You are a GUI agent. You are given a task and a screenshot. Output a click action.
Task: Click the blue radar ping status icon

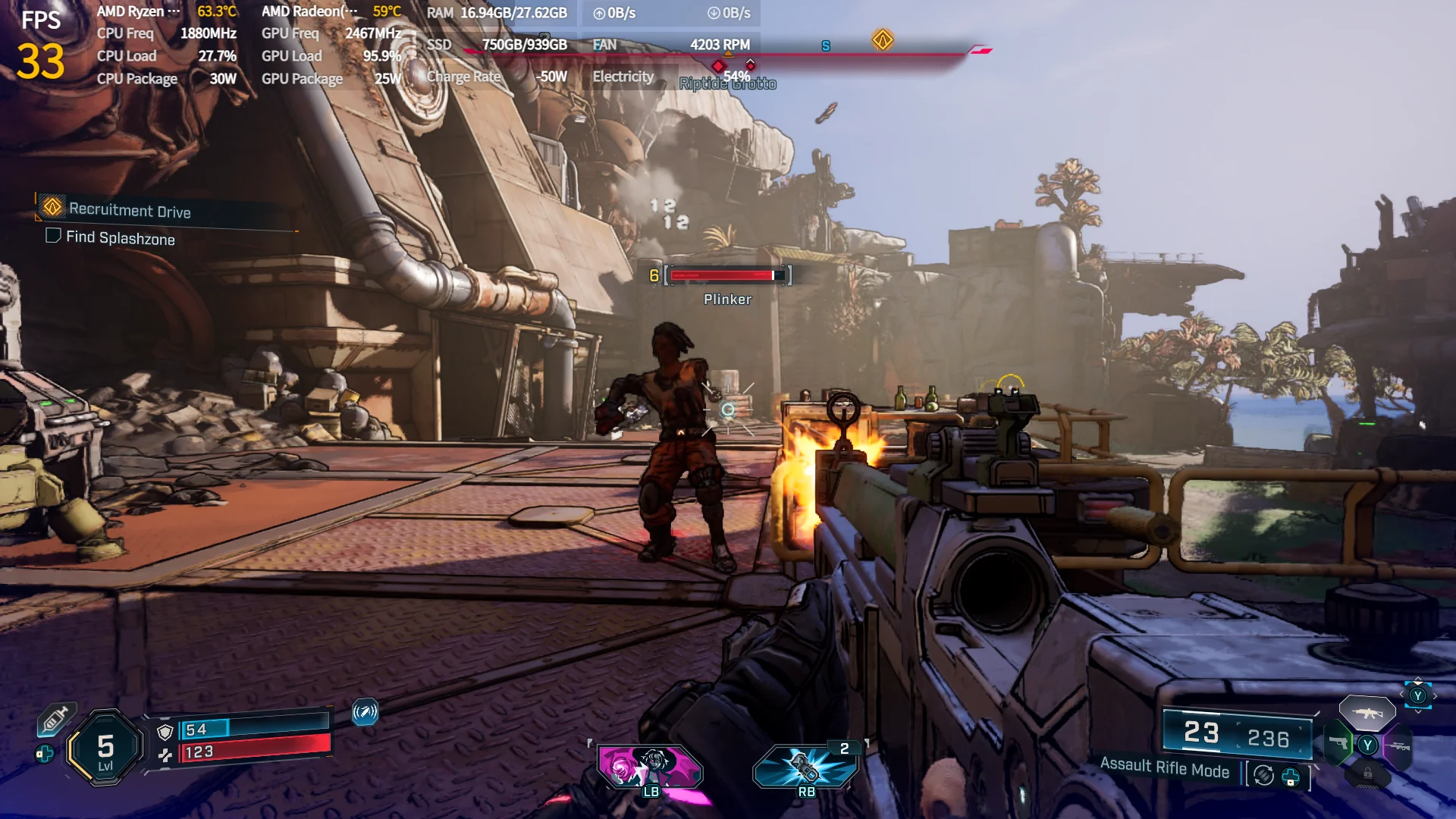pyautogui.click(x=365, y=711)
